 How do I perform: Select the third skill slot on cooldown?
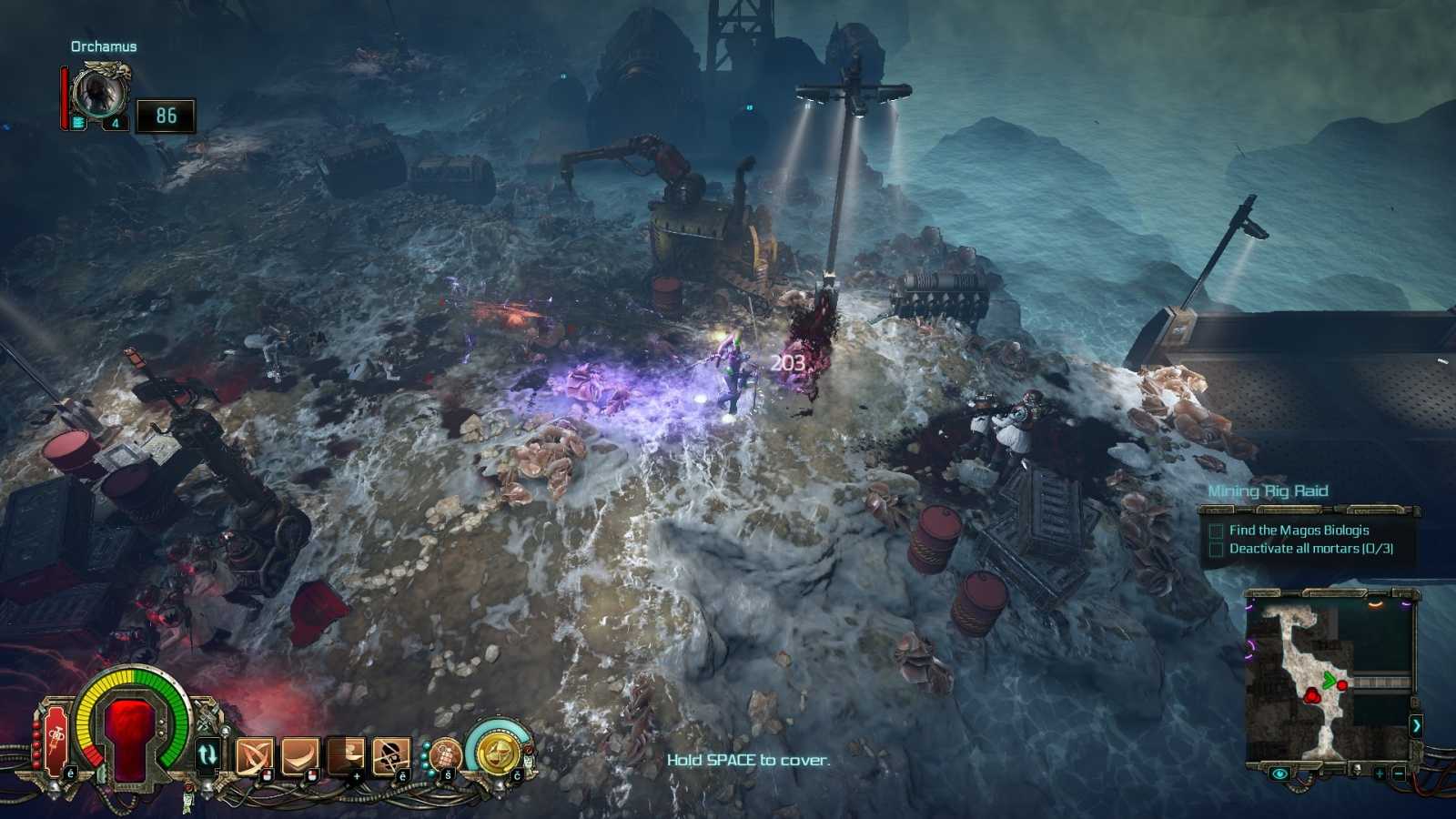(x=346, y=755)
